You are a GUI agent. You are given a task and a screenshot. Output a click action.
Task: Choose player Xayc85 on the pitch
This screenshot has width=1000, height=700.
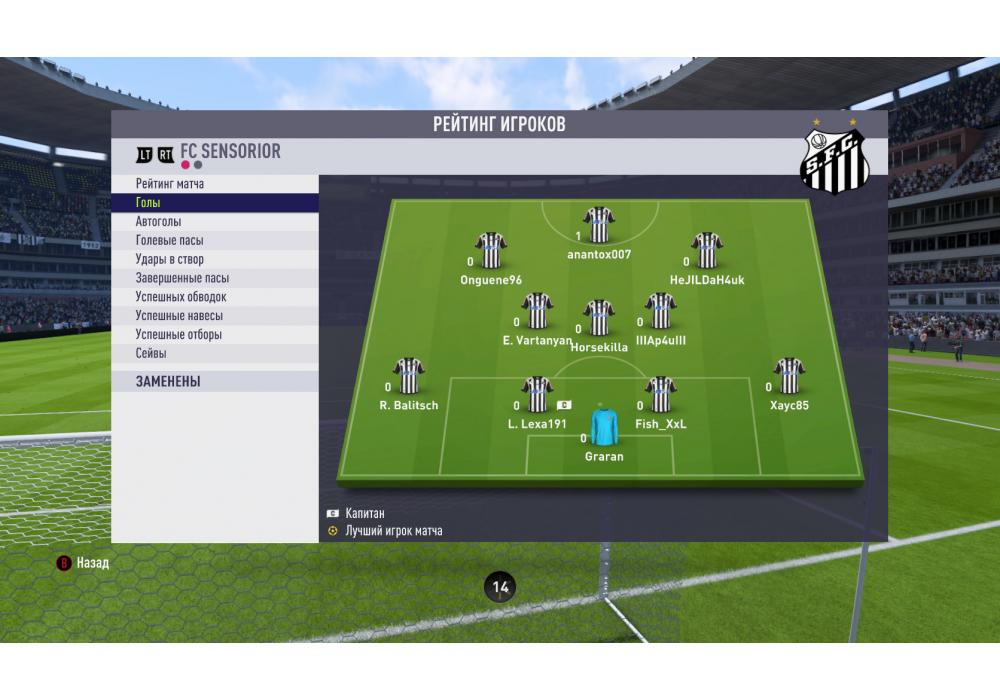tap(789, 377)
